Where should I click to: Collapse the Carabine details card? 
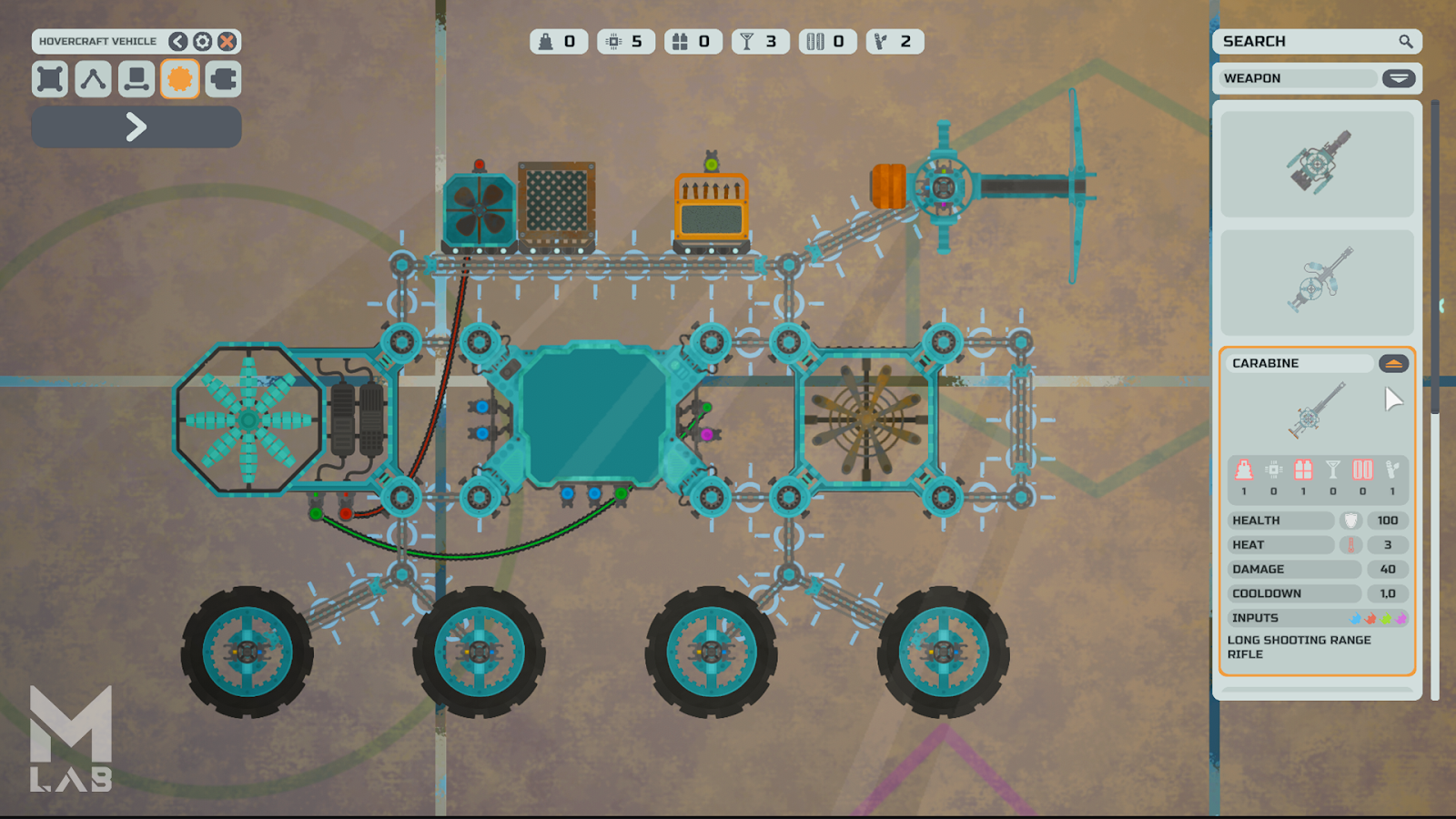pyautogui.click(x=1393, y=364)
